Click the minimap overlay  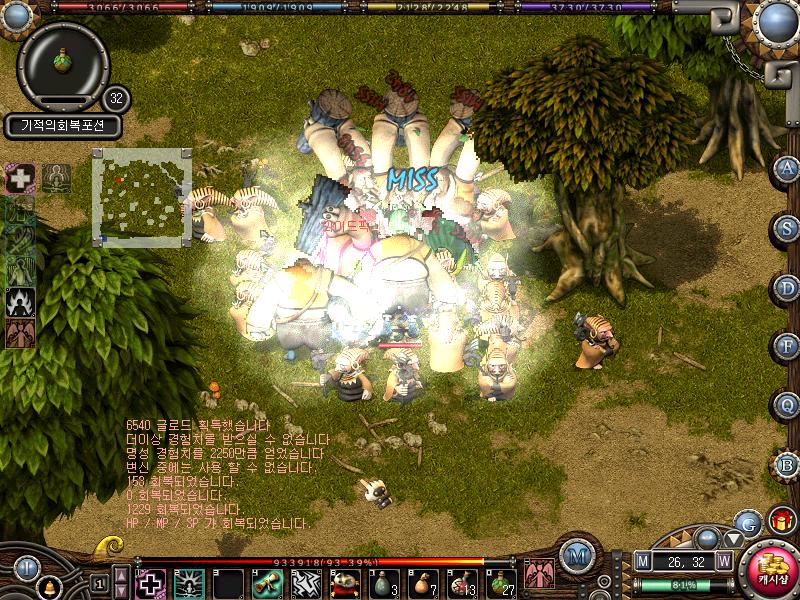click(x=141, y=195)
